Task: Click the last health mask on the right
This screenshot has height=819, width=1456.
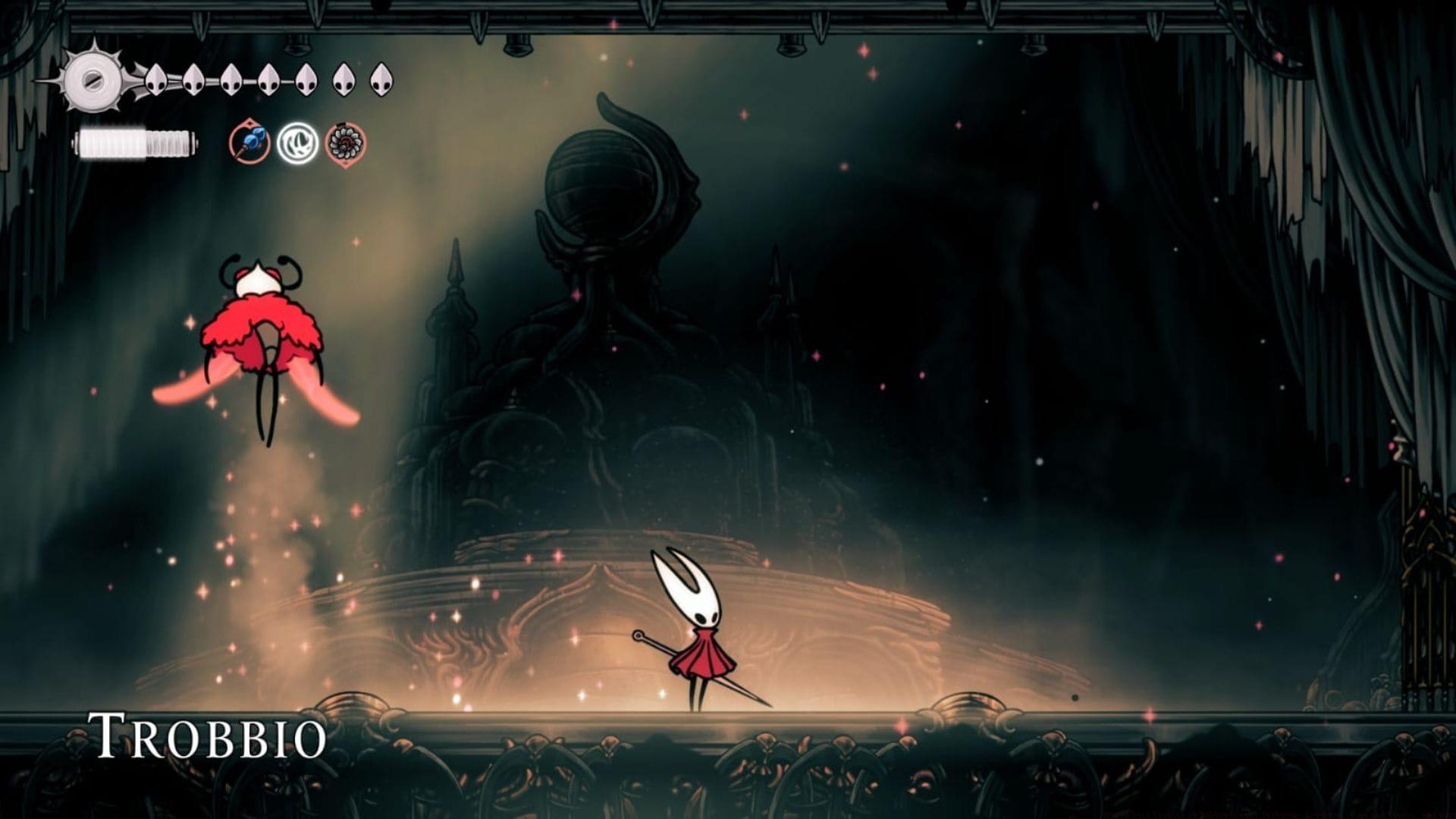Action: 382,80
